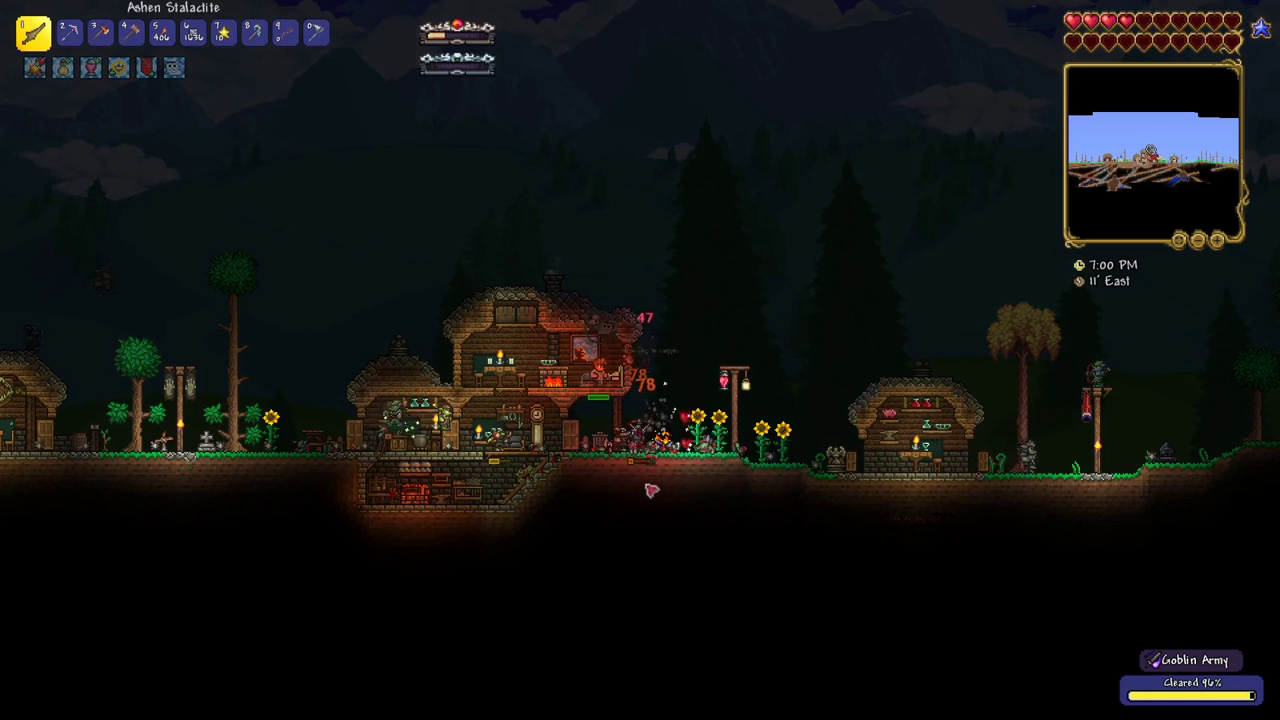Viewport: 1280px width, 720px height.
Task: Select the Ashen Stalactite hotbar slot
Action: [x=33, y=33]
